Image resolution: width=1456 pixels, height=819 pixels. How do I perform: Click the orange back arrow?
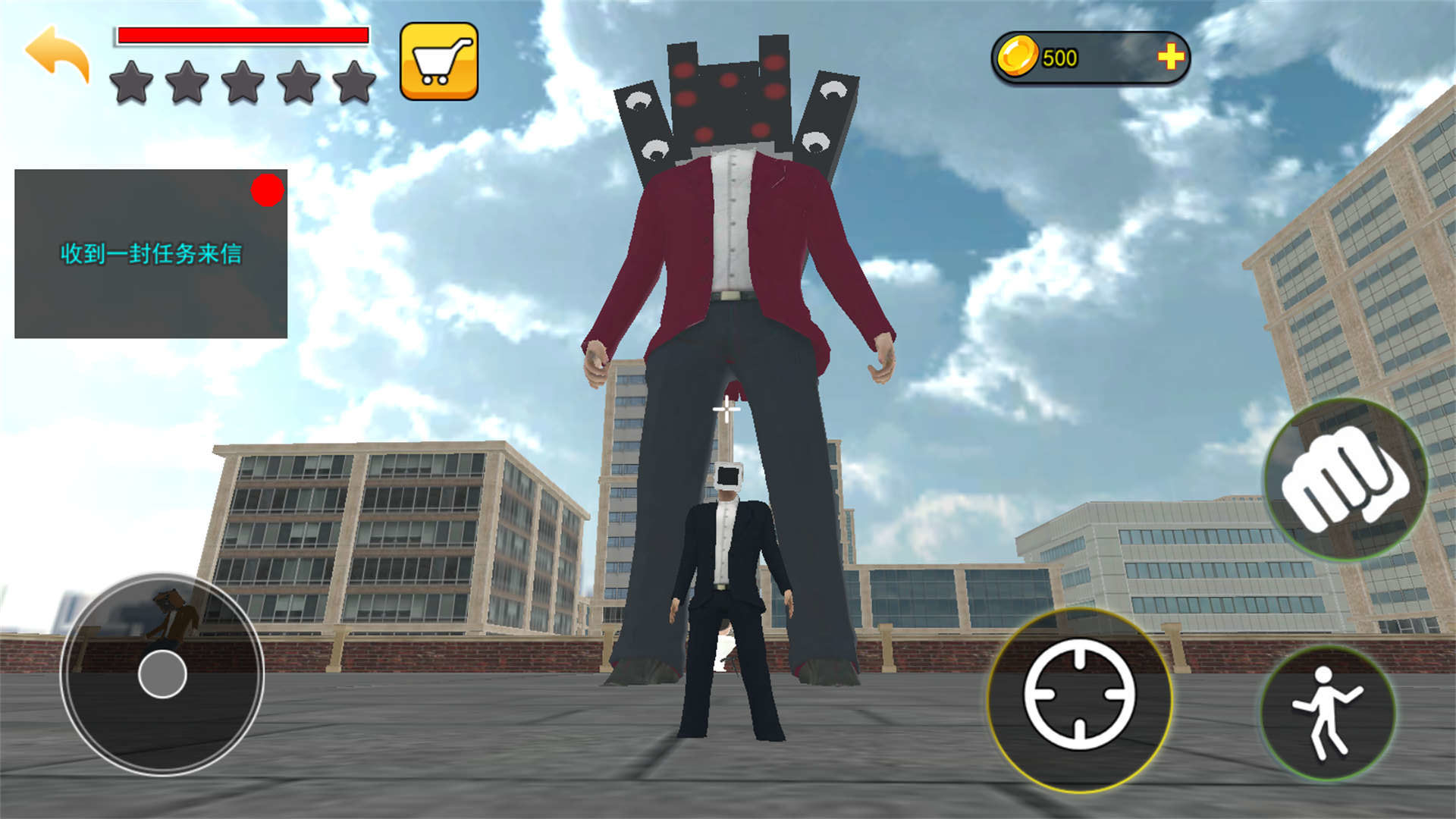tap(58, 53)
